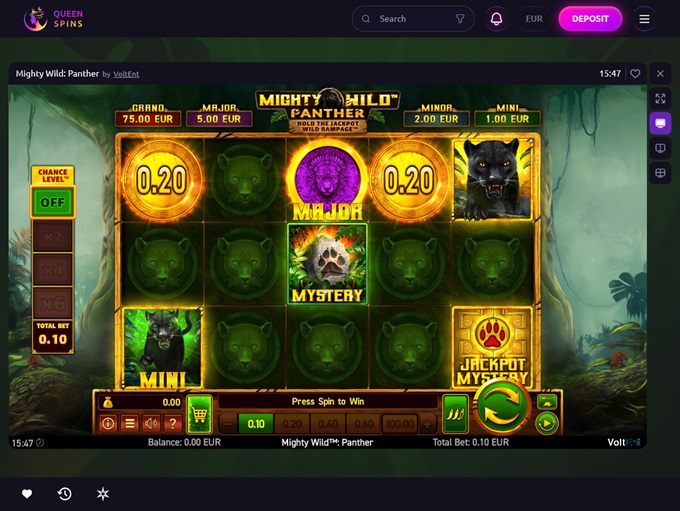Select the x2 chance level
The width and height of the screenshot is (680, 511).
tap(52, 236)
